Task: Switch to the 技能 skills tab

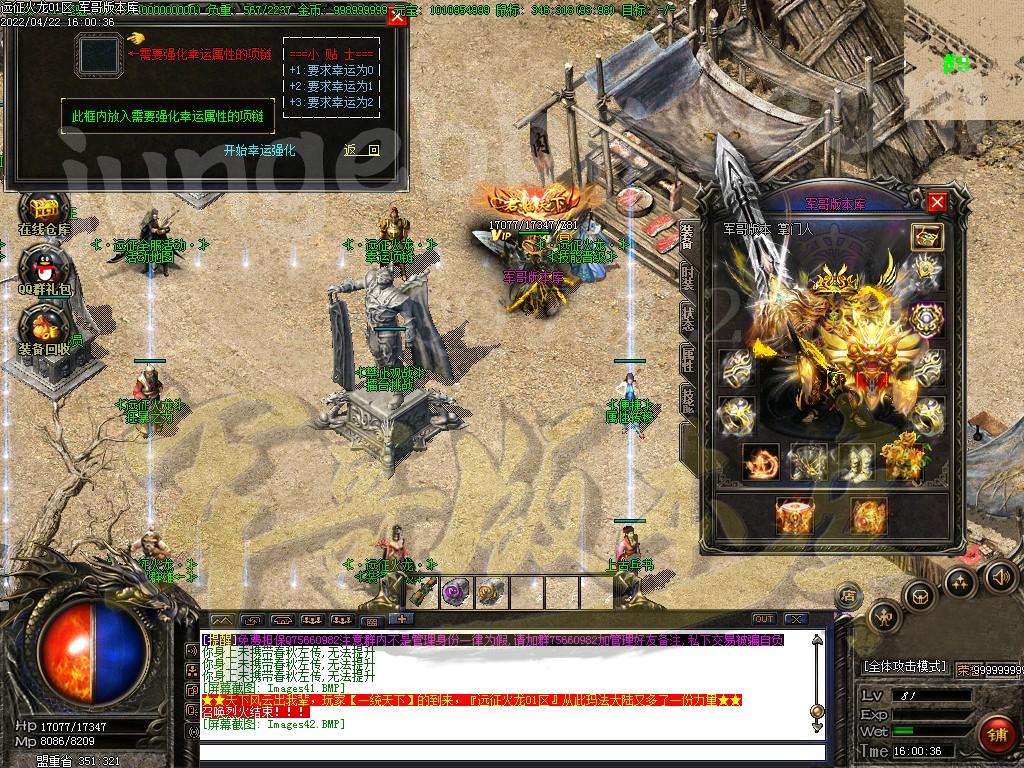Action: (688, 396)
